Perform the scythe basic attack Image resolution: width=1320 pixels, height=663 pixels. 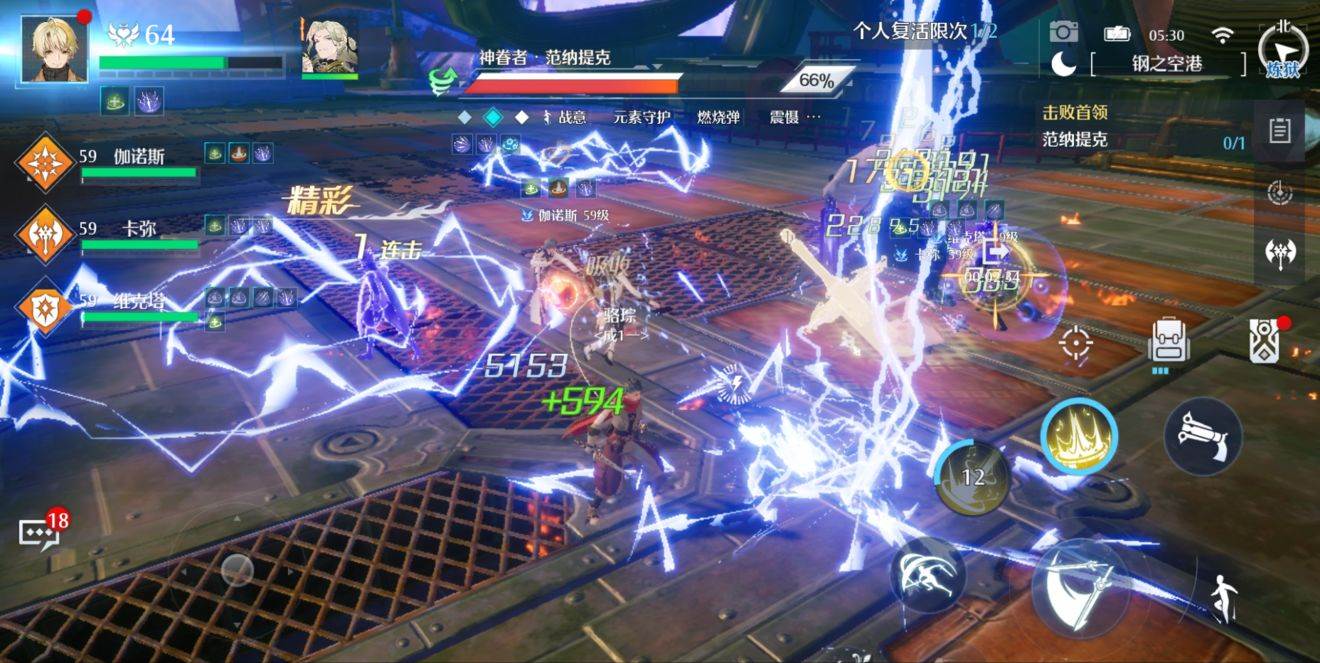pyautogui.click(x=1080, y=589)
